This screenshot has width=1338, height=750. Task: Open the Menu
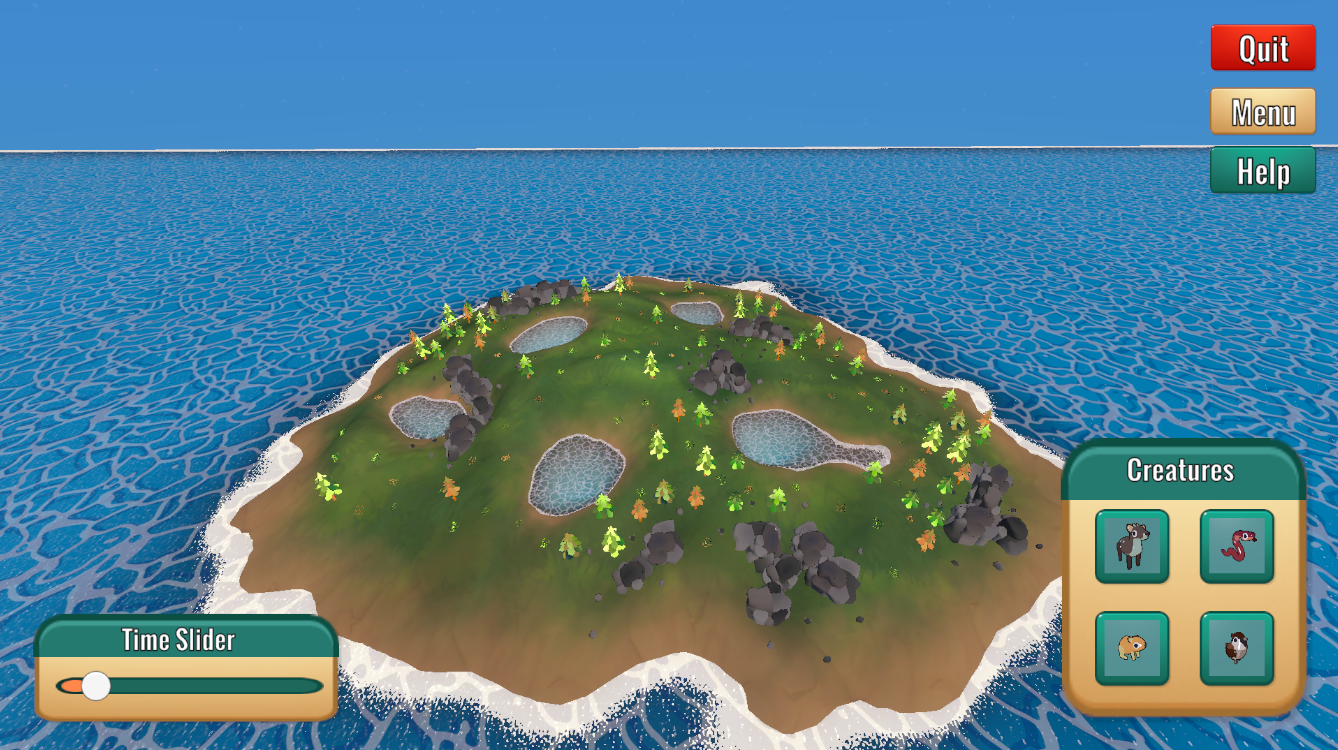[x=1263, y=110]
